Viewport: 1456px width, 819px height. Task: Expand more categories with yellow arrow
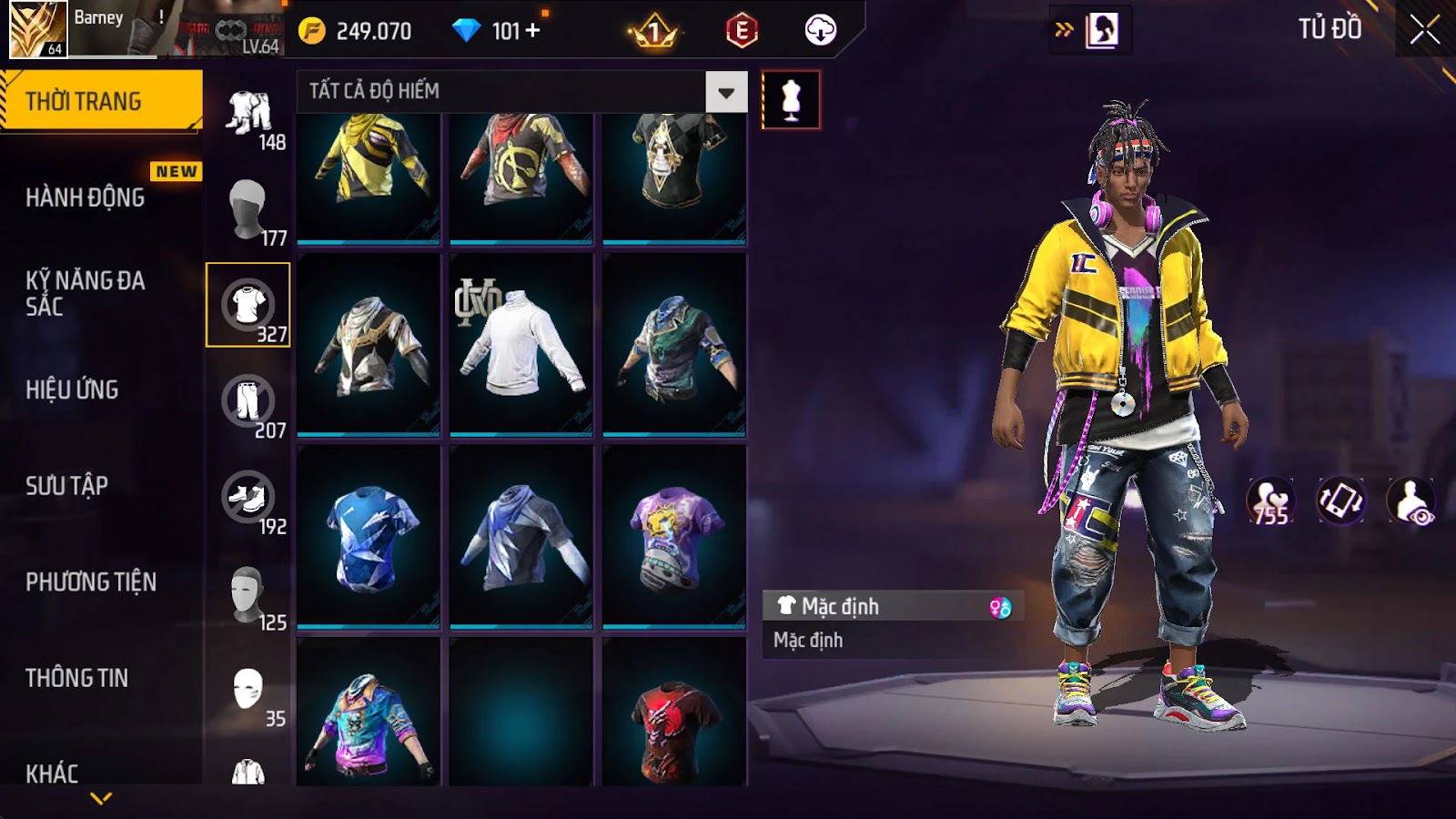[101, 799]
